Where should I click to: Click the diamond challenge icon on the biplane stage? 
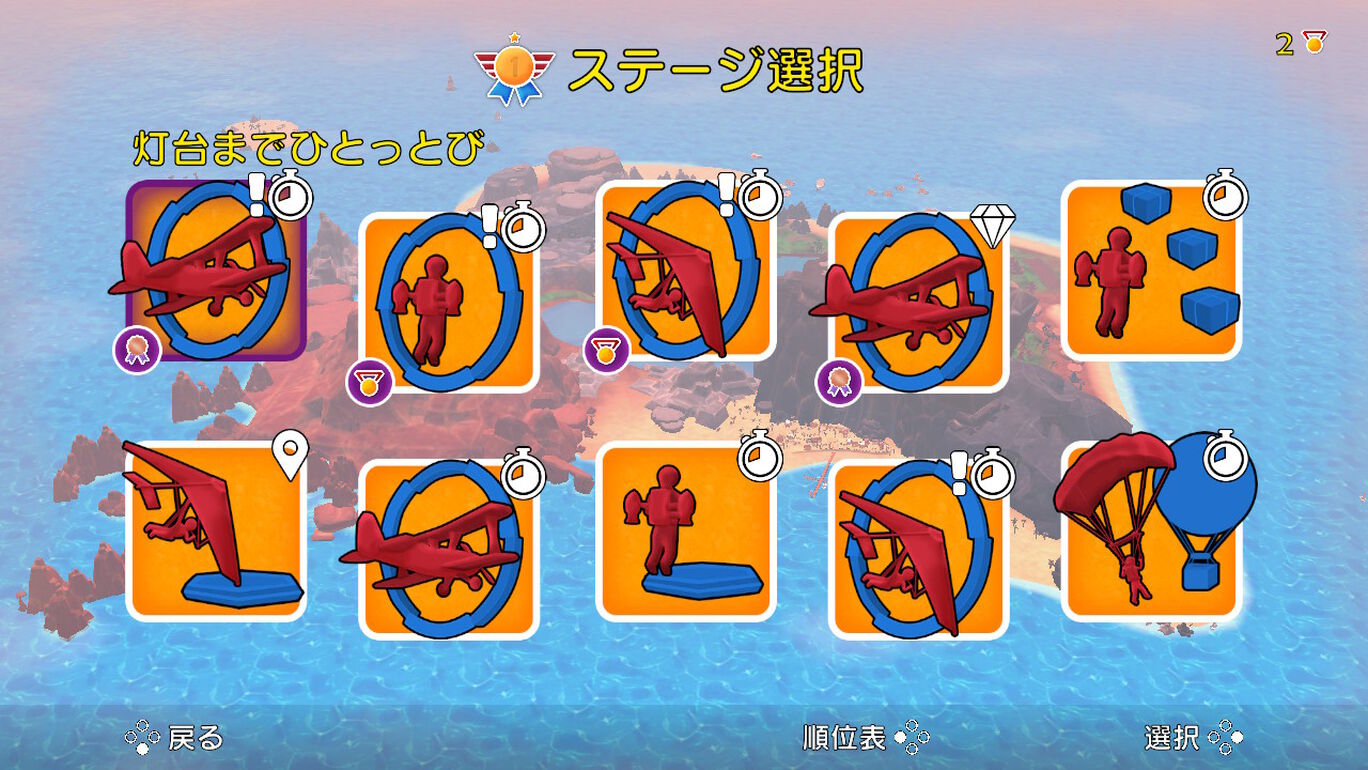tap(992, 225)
